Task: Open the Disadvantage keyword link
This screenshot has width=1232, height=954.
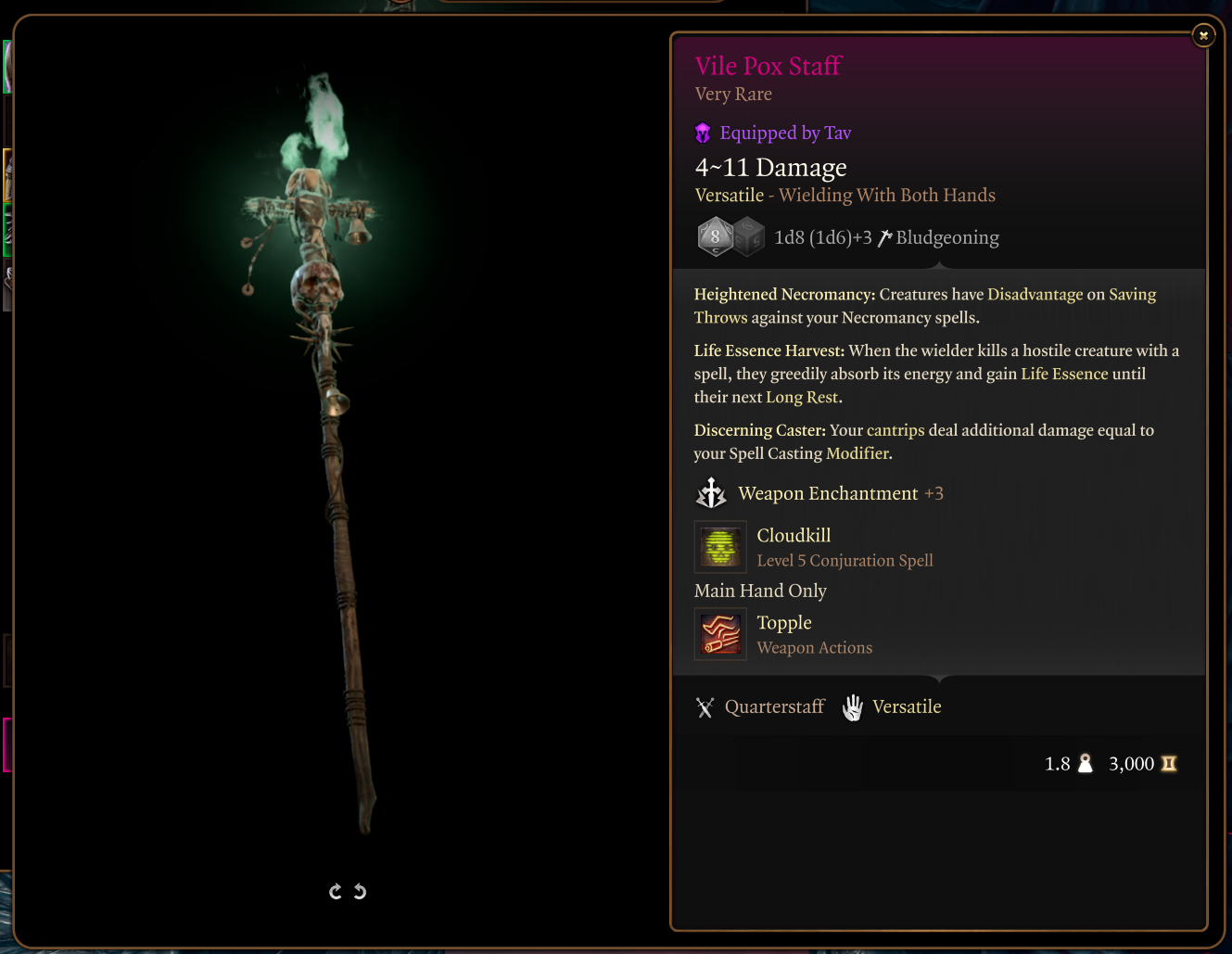Action: coord(1035,295)
